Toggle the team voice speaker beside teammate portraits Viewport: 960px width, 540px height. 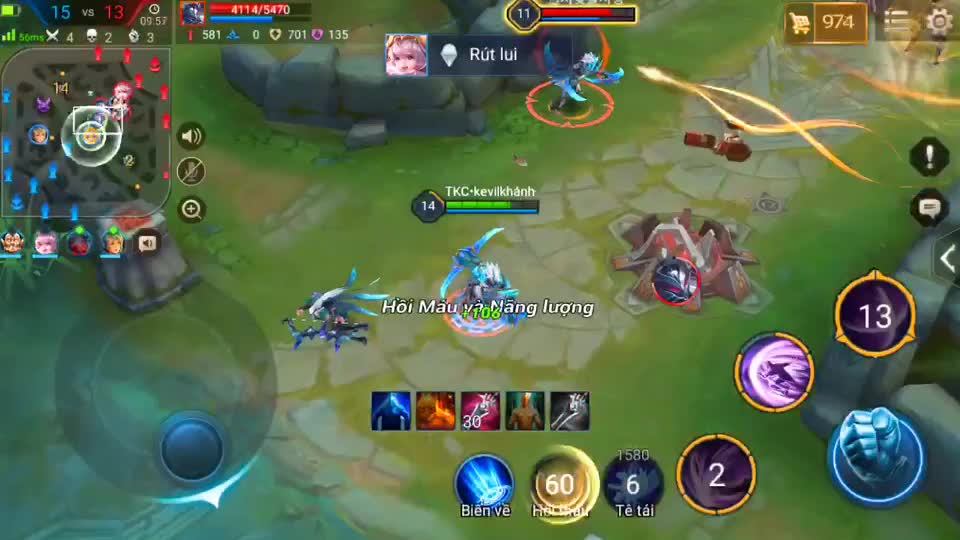pyautogui.click(x=148, y=242)
